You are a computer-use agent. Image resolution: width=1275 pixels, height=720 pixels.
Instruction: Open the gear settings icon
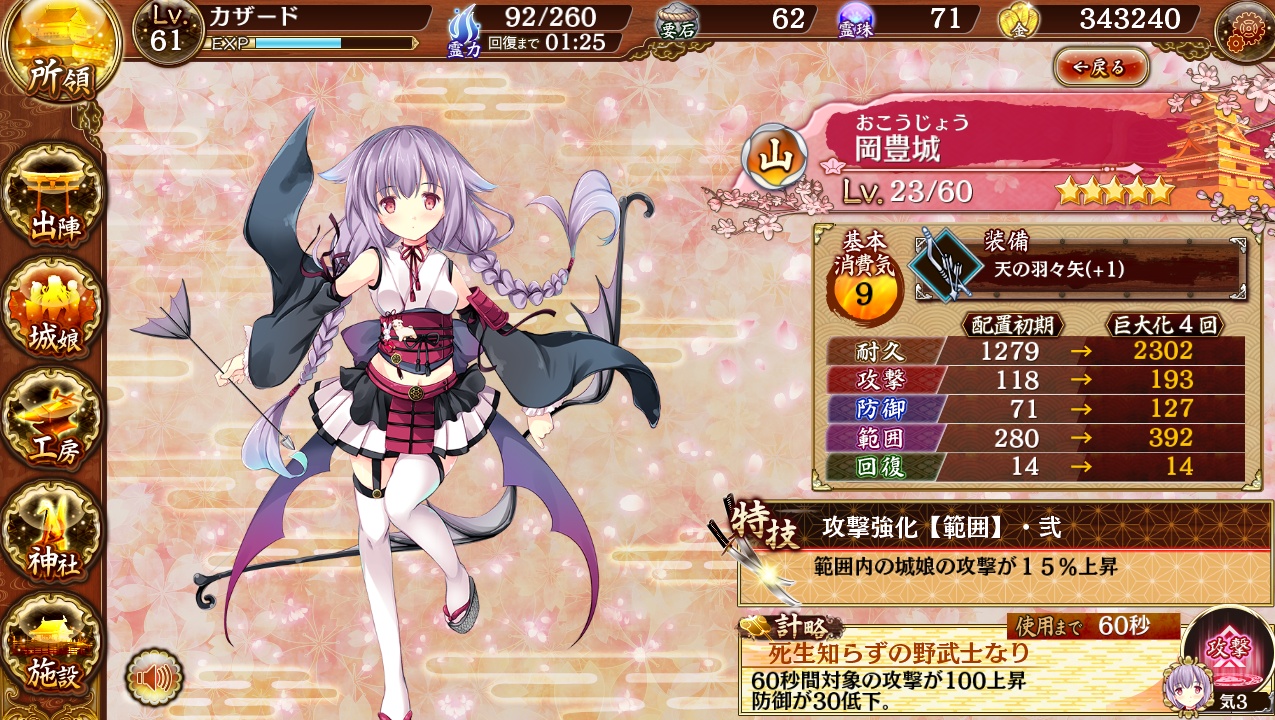(x=1244, y=30)
